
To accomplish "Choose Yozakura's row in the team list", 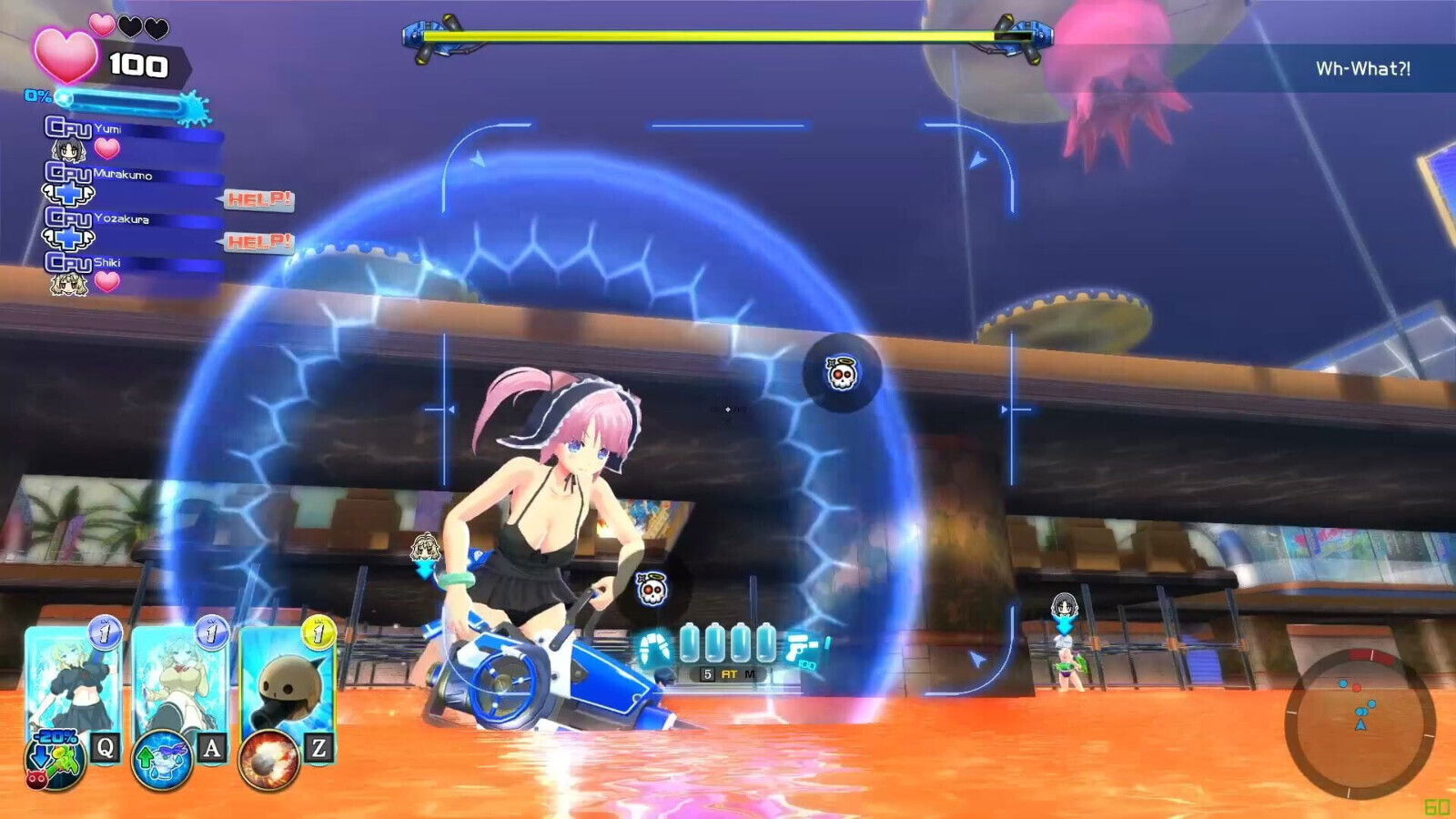I will (x=132, y=225).
